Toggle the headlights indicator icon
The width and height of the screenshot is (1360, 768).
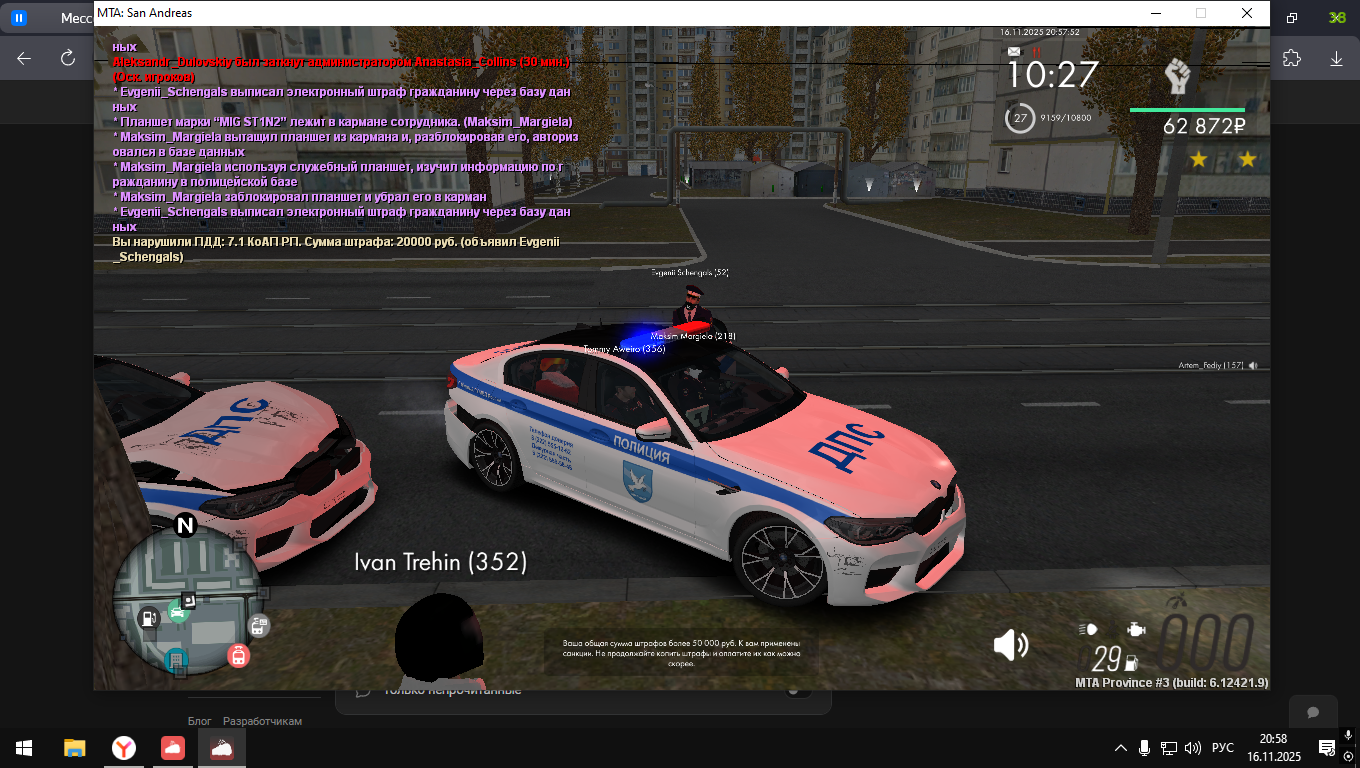click(x=1088, y=629)
